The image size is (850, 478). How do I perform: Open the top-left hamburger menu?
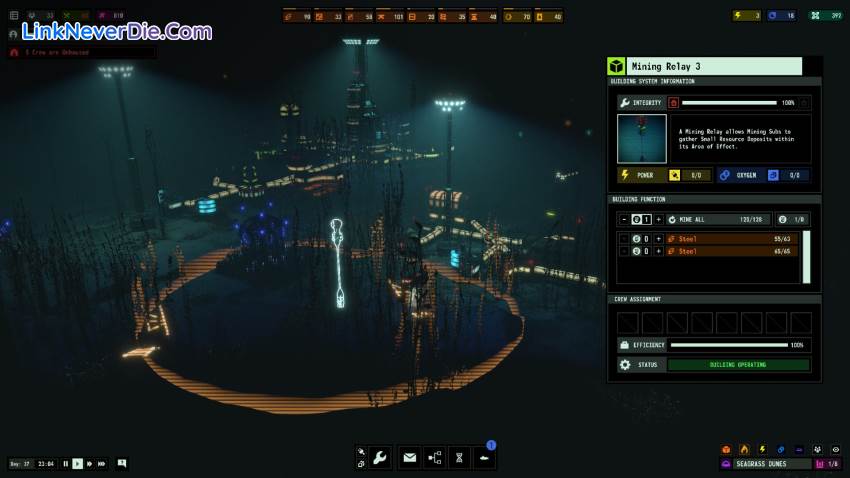pos(14,16)
